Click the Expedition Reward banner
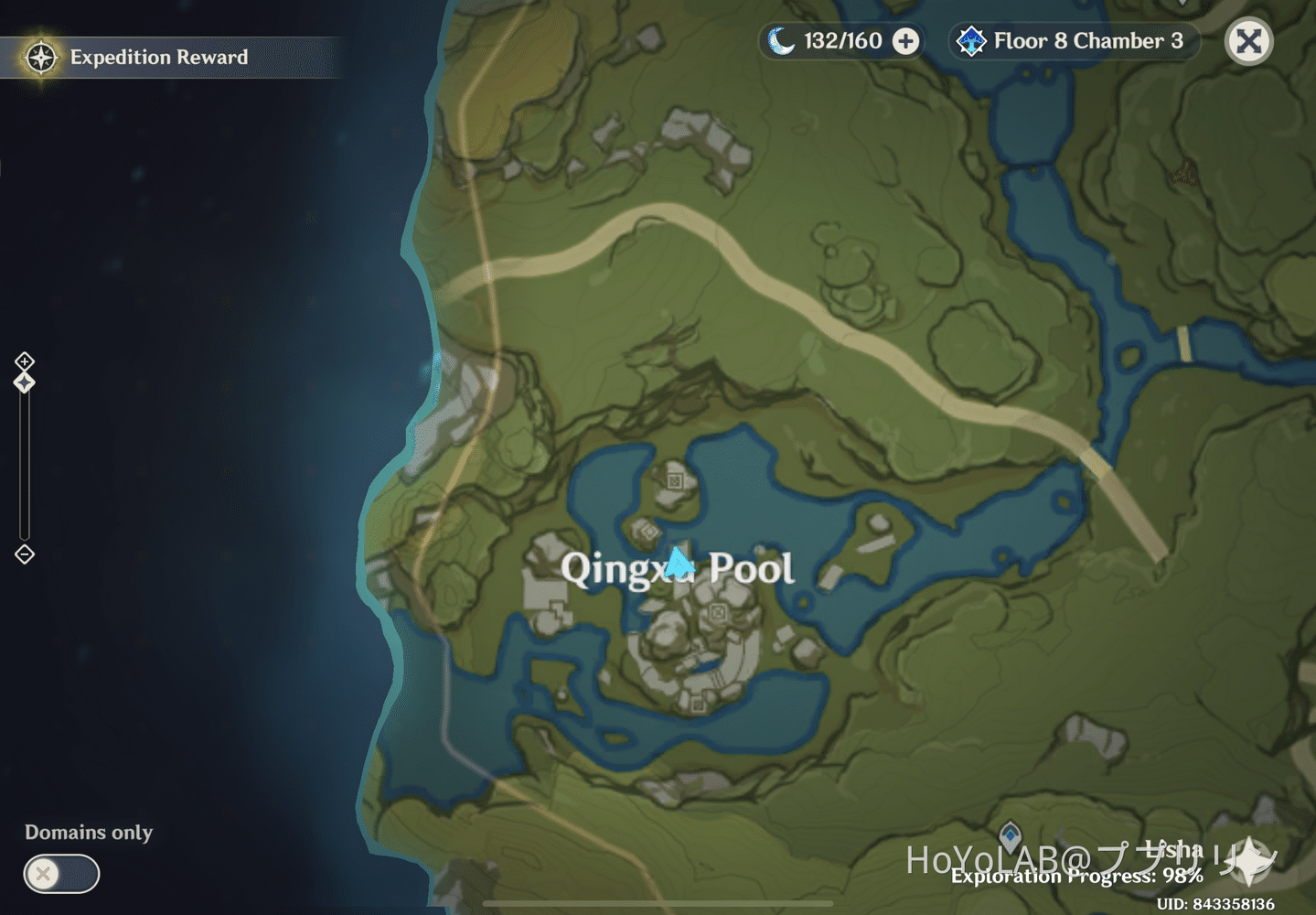This screenshot has width=1316, height=915. 160,57
